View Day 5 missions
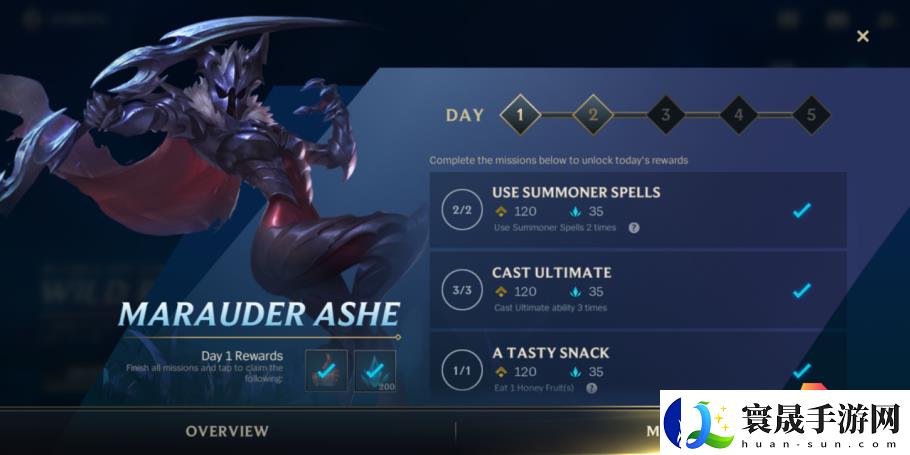The image size is (910, 455). pyautogui.click(x=811, y=114)
